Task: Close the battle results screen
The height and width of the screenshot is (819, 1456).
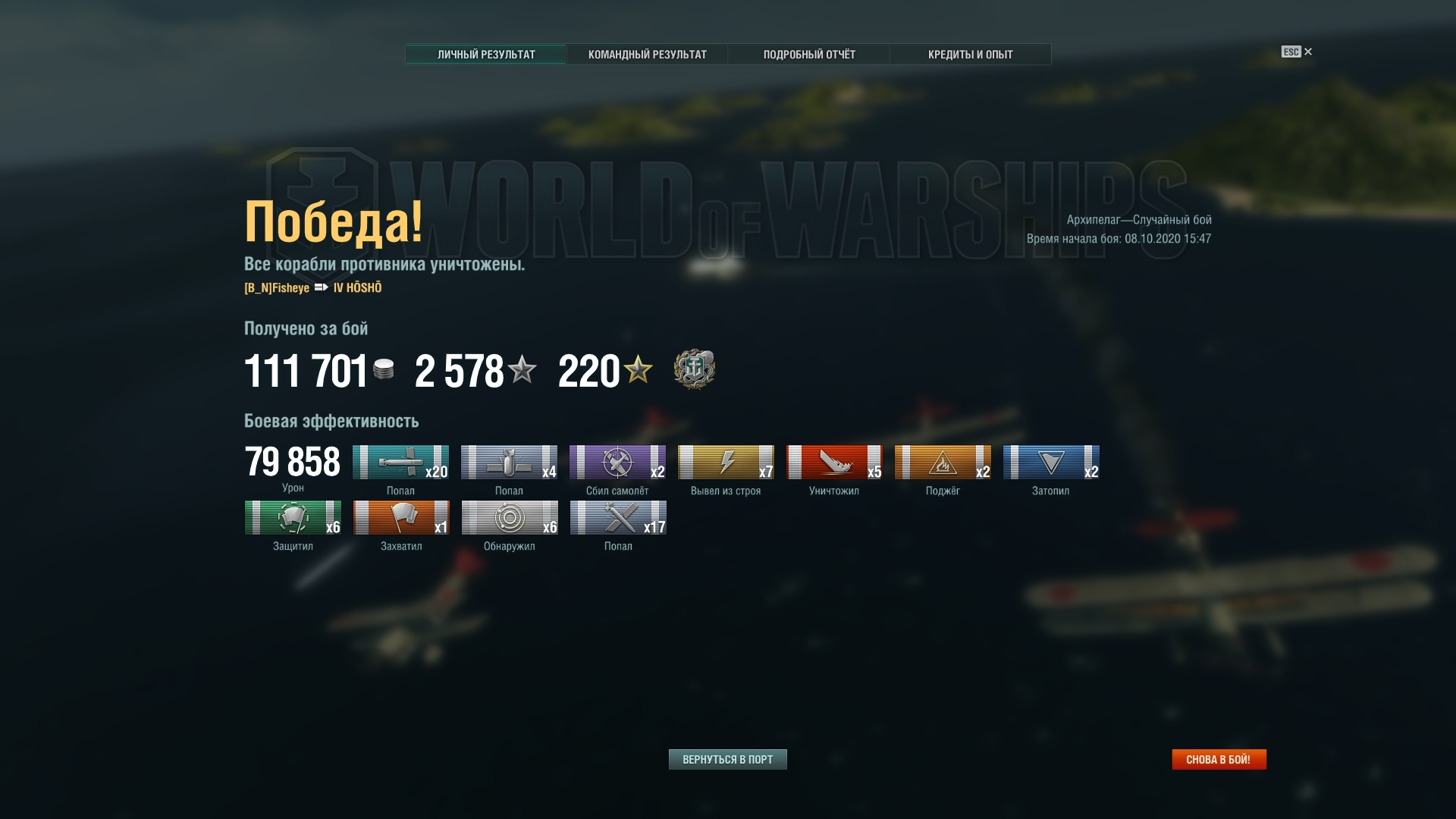Action: [x=1307, y=52]
